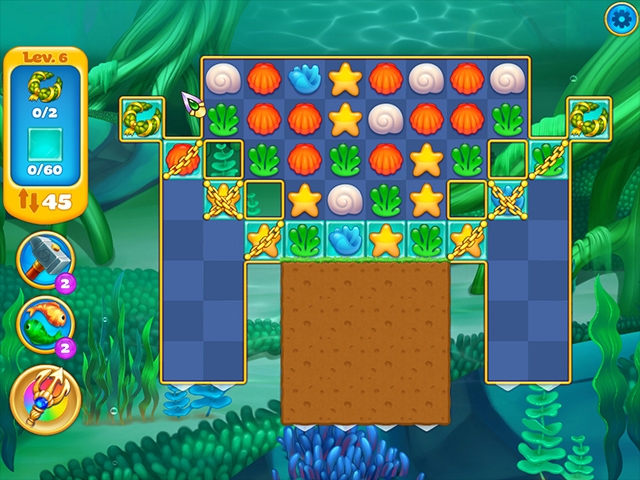Image resolution: width=640 pixels, height=480 pixels.
Task: Choose the chained green seaweed tile
Action: (547, 158)
